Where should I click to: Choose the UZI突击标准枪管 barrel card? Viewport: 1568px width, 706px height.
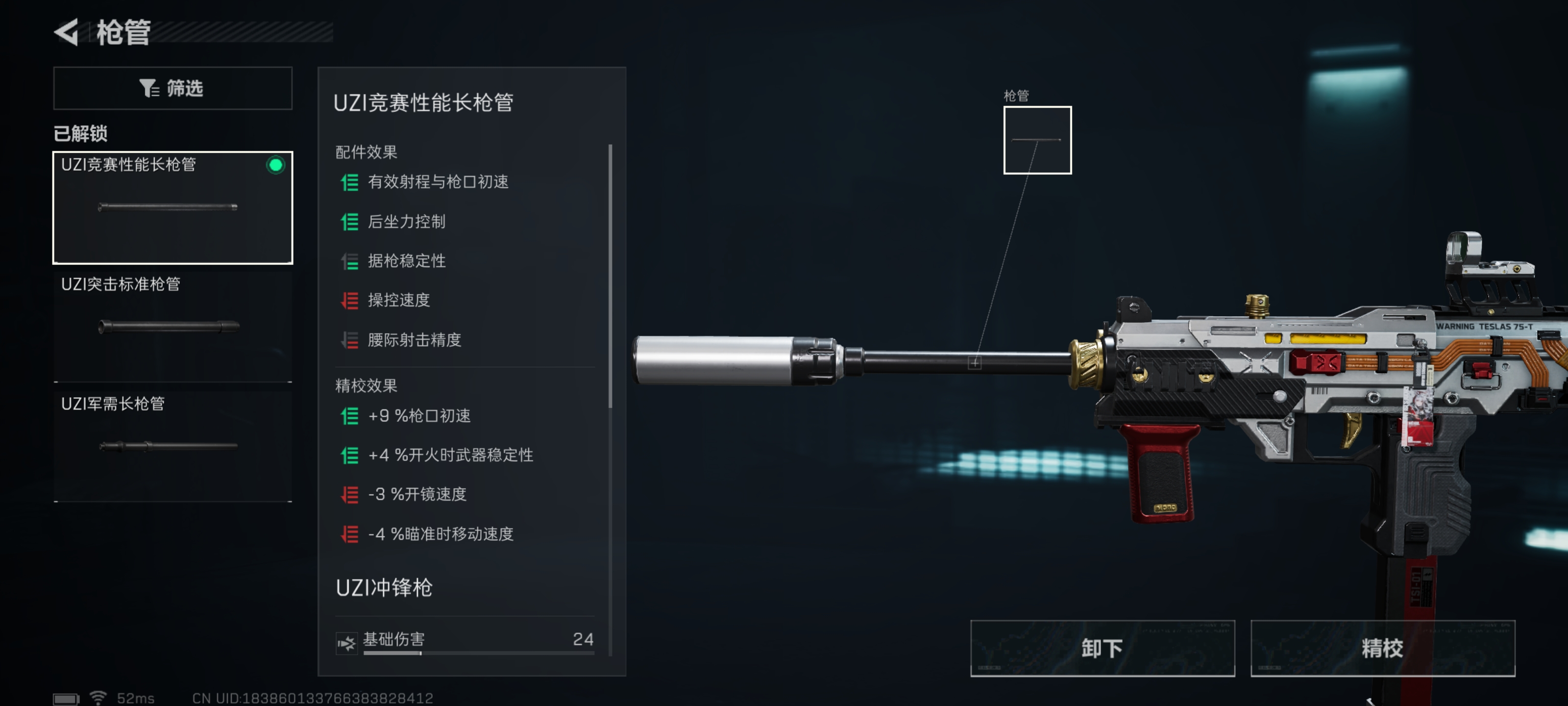[x=173, y=327]
